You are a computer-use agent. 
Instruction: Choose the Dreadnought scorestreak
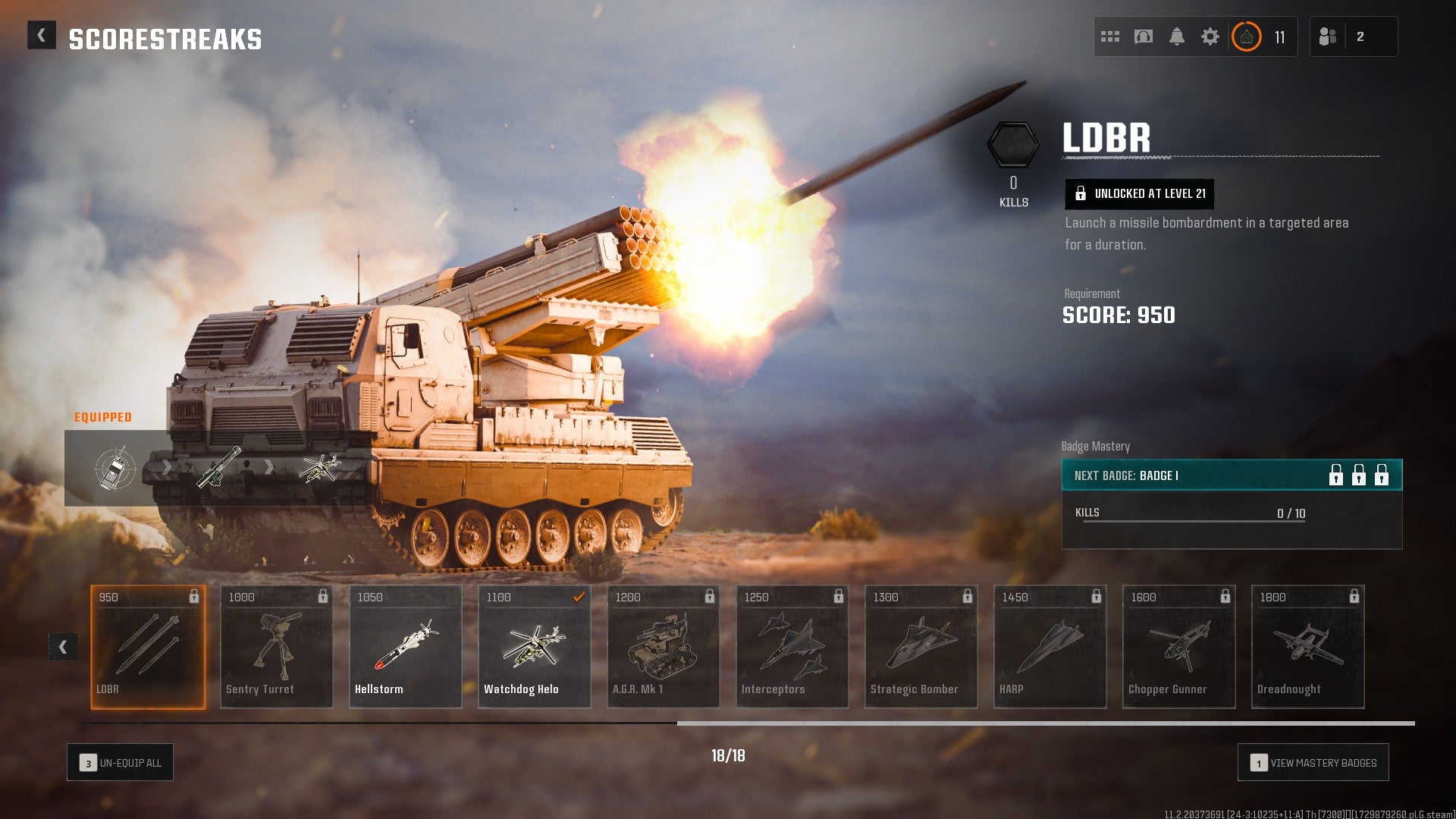[1307, 647]
